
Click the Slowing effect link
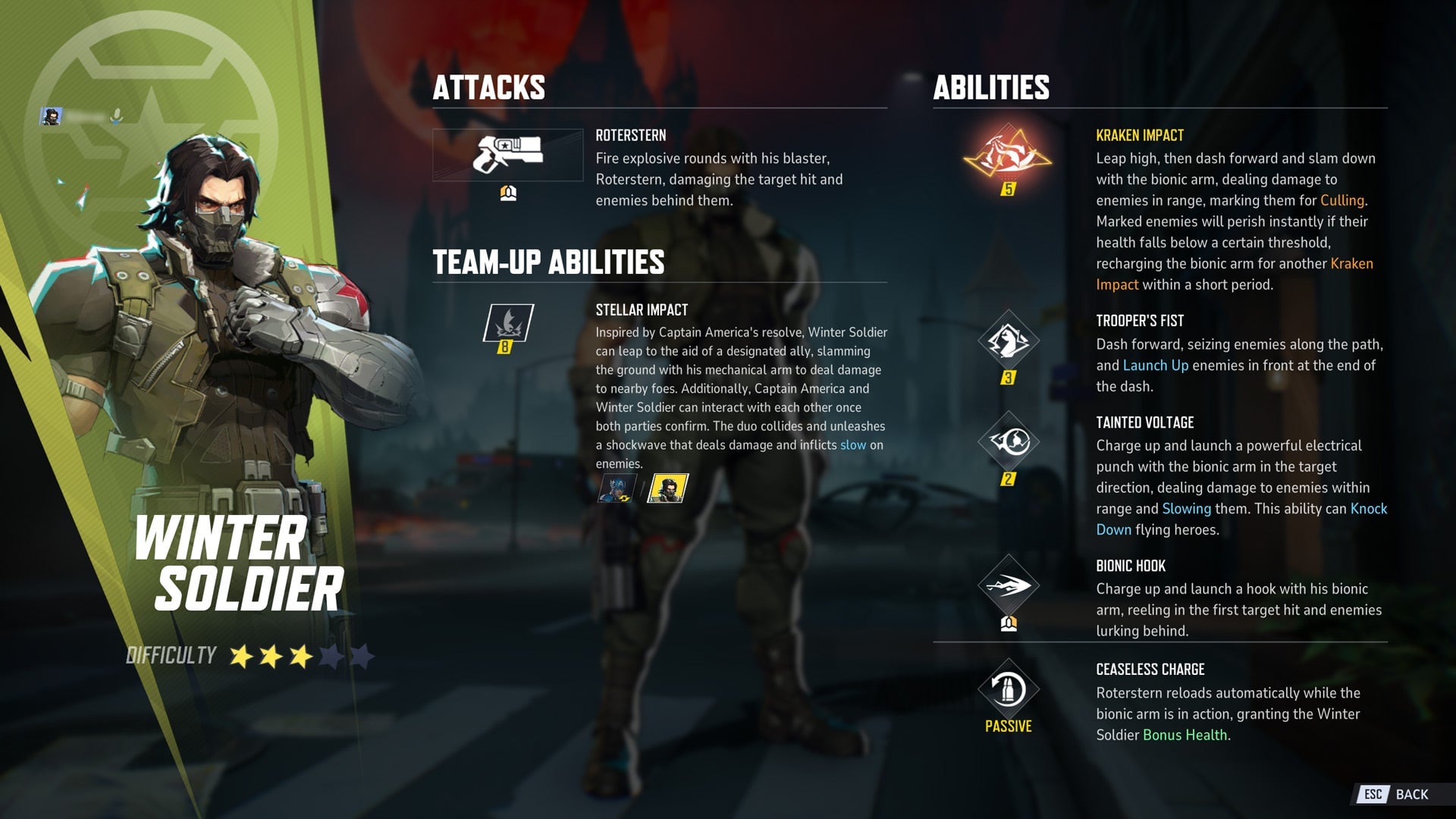click(1185, 509)
